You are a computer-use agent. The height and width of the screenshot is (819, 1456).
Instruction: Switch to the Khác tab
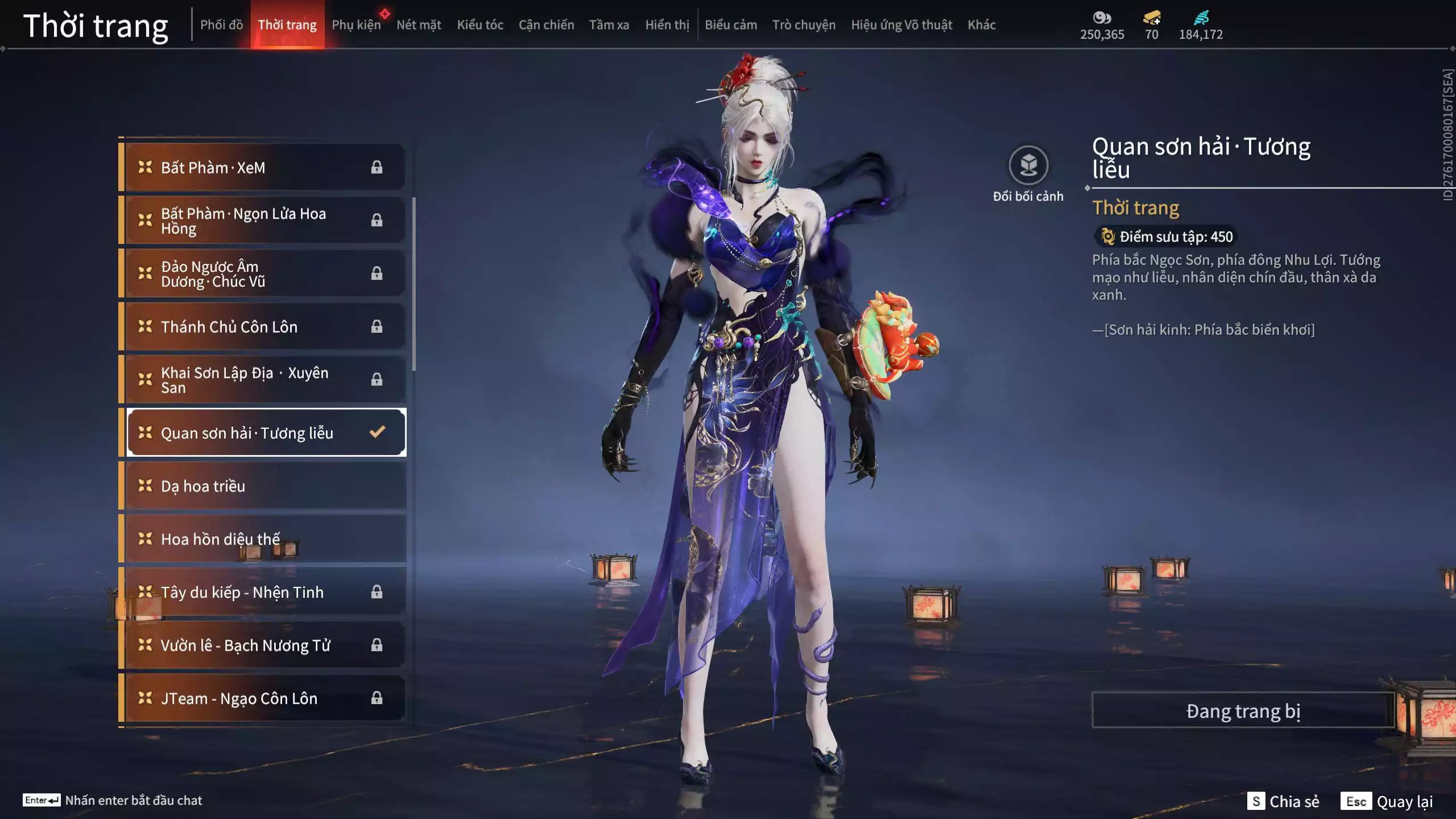pos(982,25)
